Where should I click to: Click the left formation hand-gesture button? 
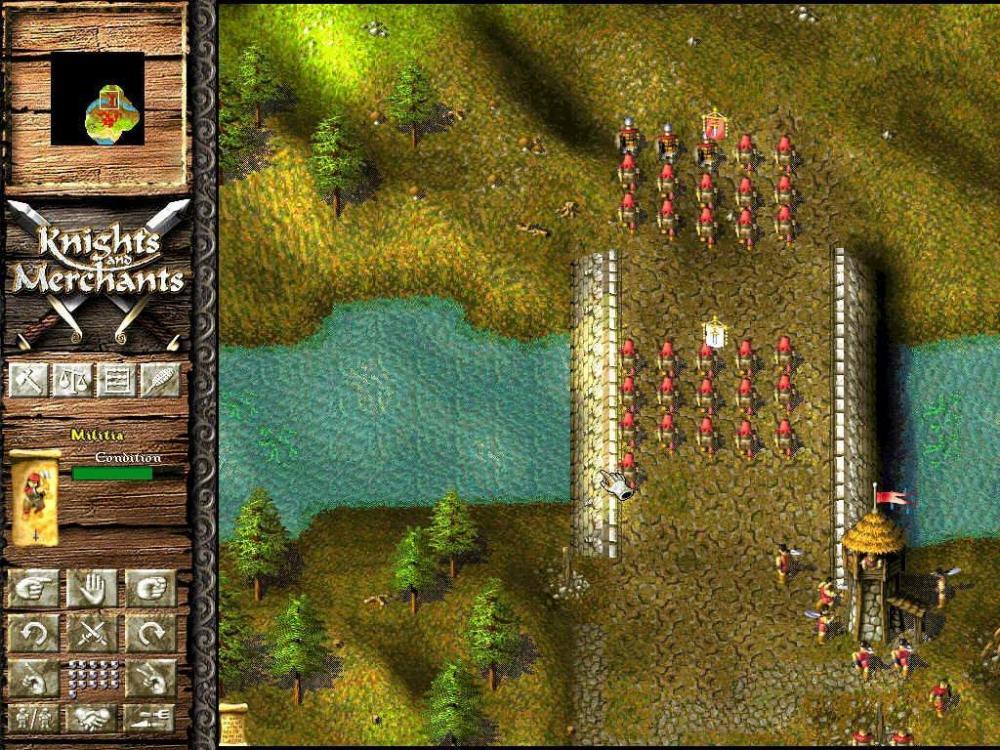34,678
